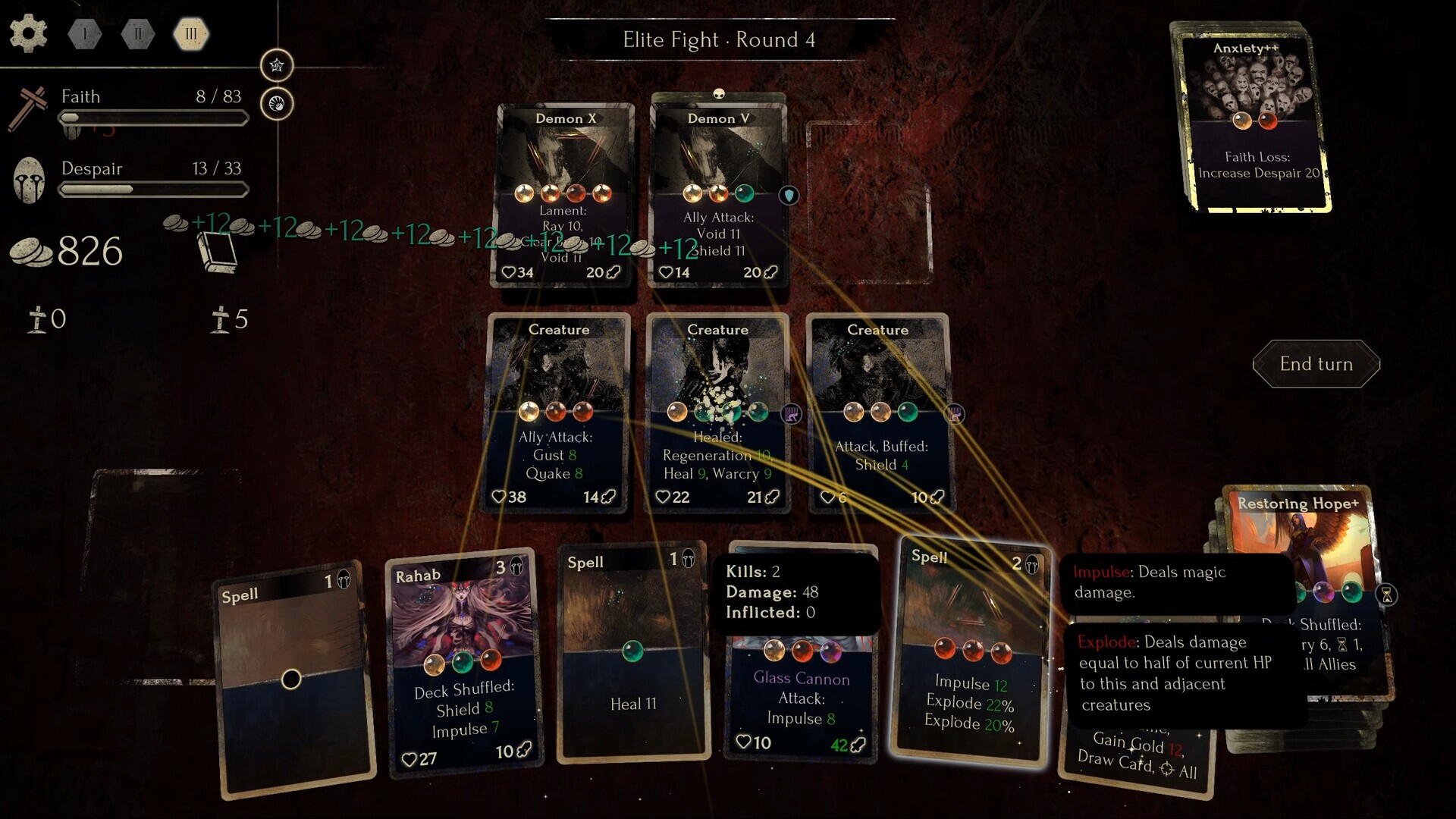This screenshot has height=819, width=1456.
Task: Toggle the highlighted hexagon III selector
Action: tap(191, 33)
